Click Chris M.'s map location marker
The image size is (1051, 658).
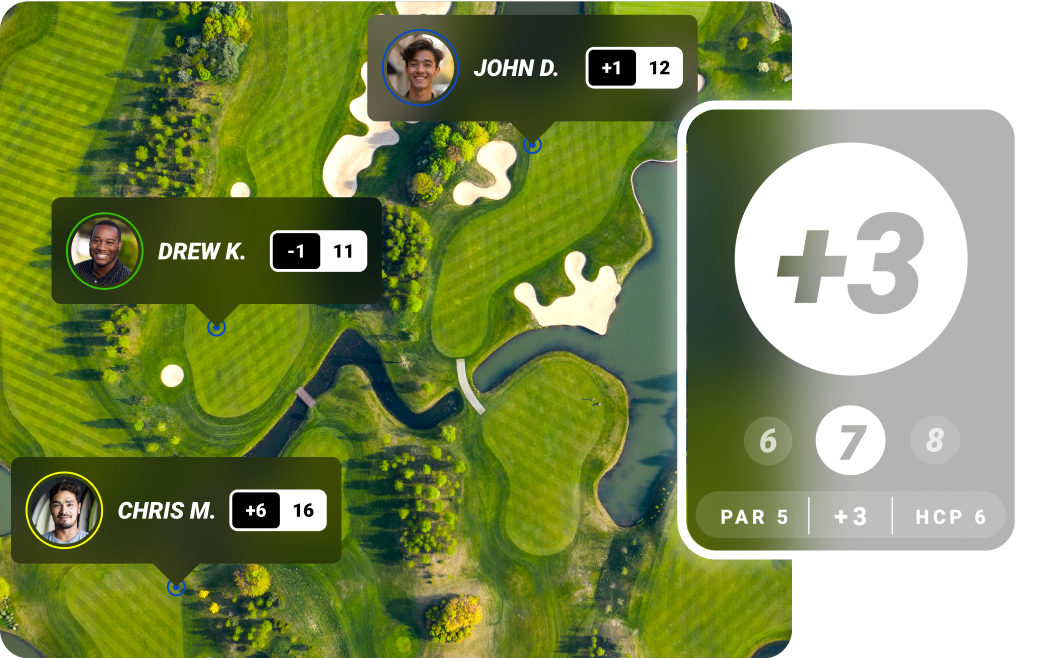[176, 587]
